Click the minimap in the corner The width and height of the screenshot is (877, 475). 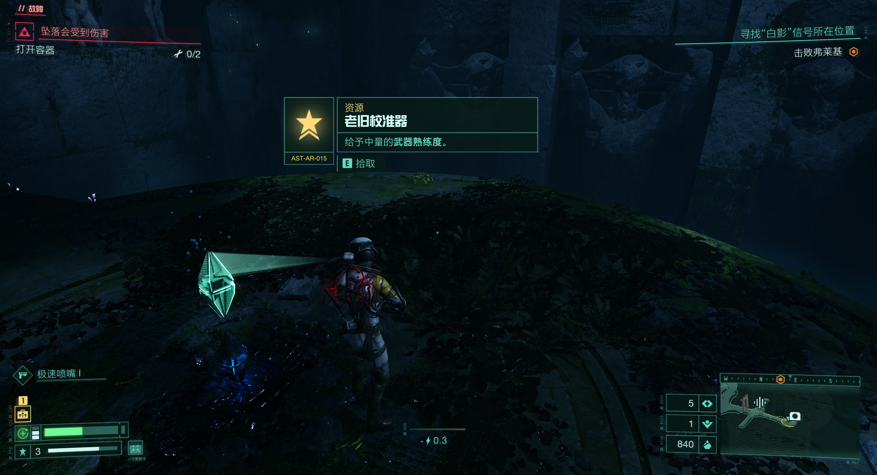coord(790,418)
